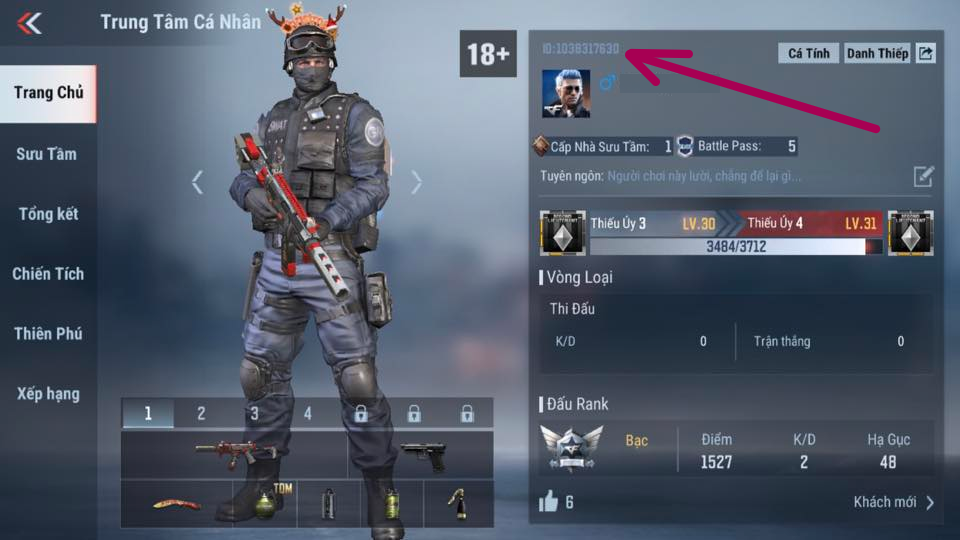Choose loadout slot 3

(x=254, y=413)
